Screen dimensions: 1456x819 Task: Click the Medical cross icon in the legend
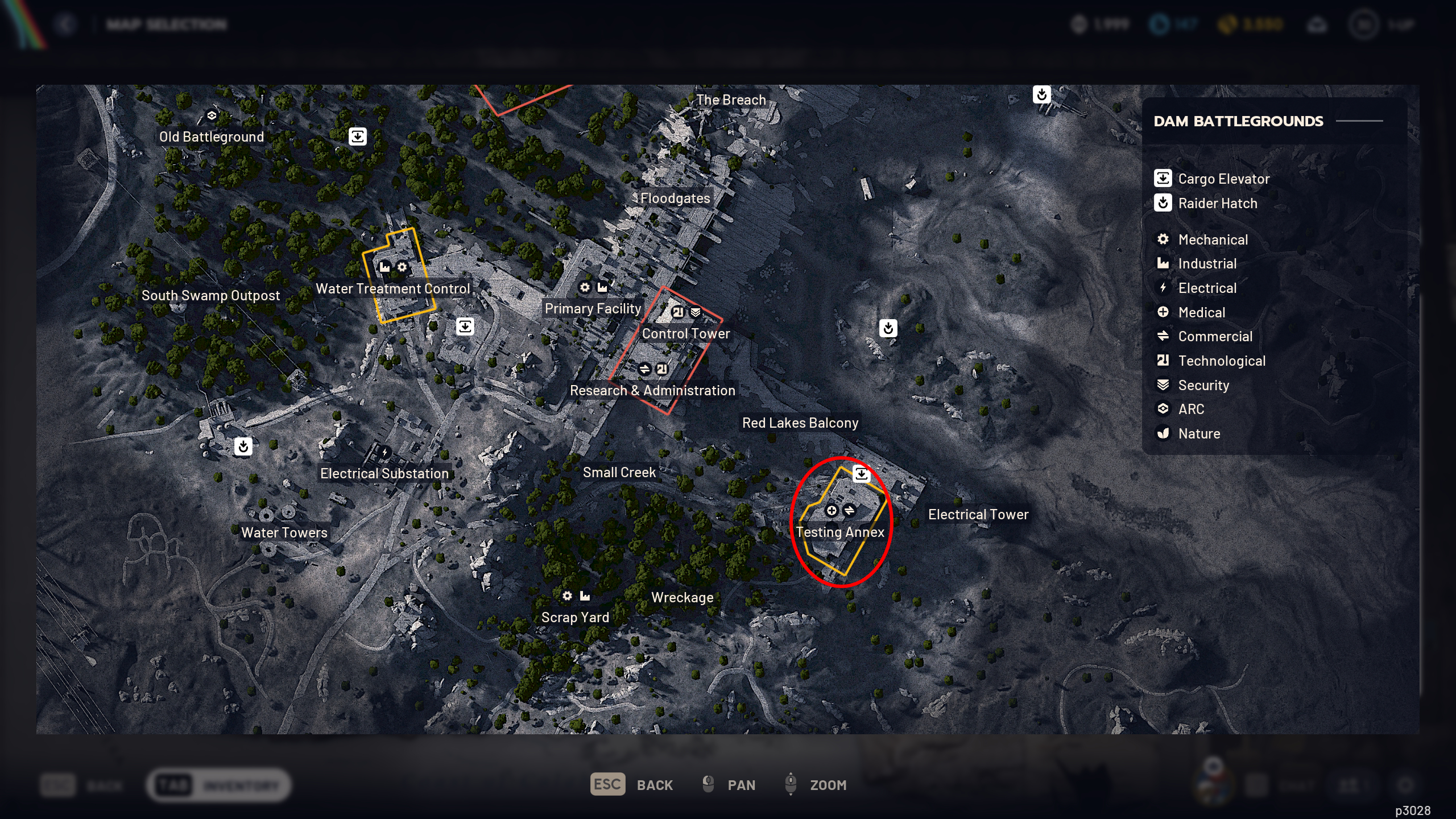(x=1163, y=312)
